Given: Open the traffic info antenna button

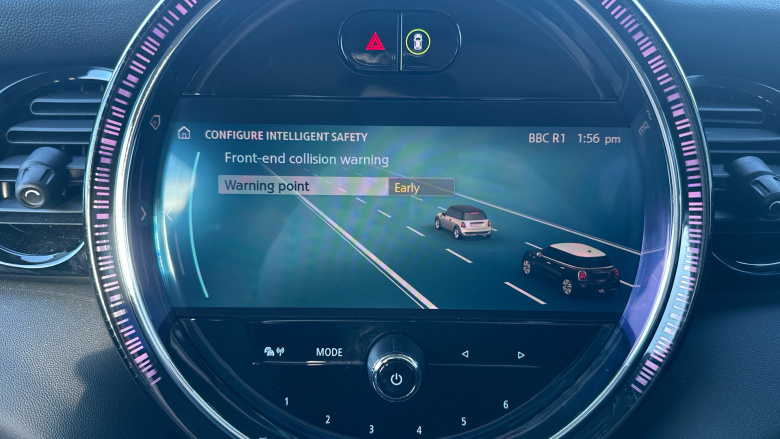Looking at the screenshot, I should 272,352.
